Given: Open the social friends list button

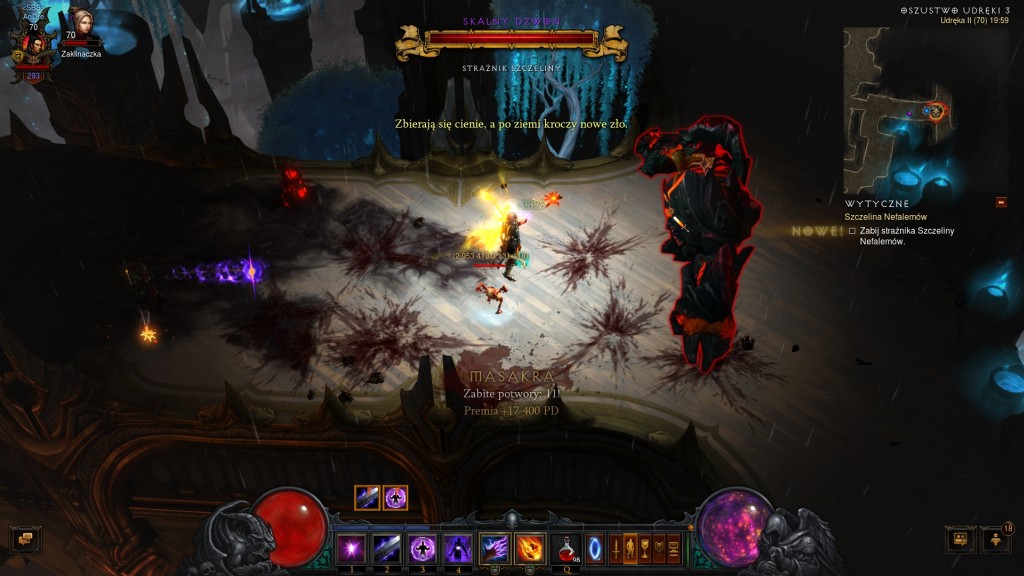Looking at the screenshot, I should 995,539.
